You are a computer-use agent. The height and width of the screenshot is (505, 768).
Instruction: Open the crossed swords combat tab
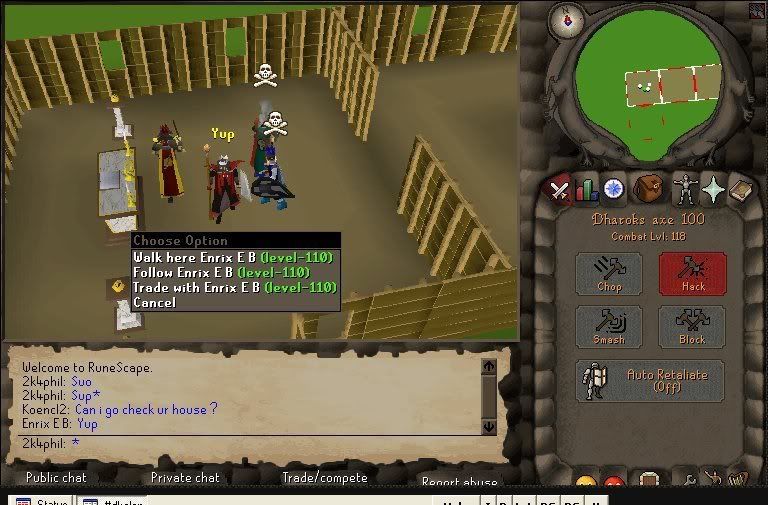[x=559, y=188]
